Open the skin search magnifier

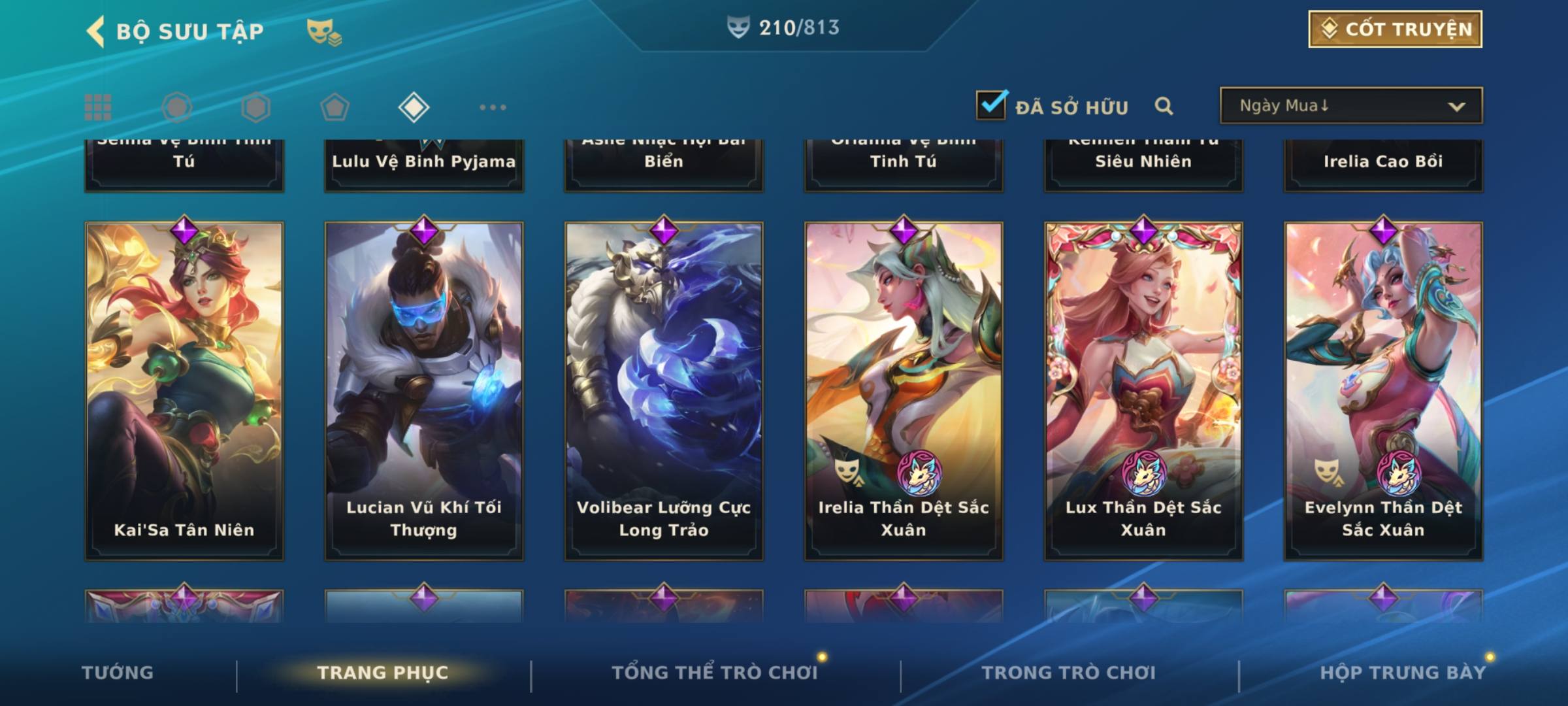(x=1164, y=107)
